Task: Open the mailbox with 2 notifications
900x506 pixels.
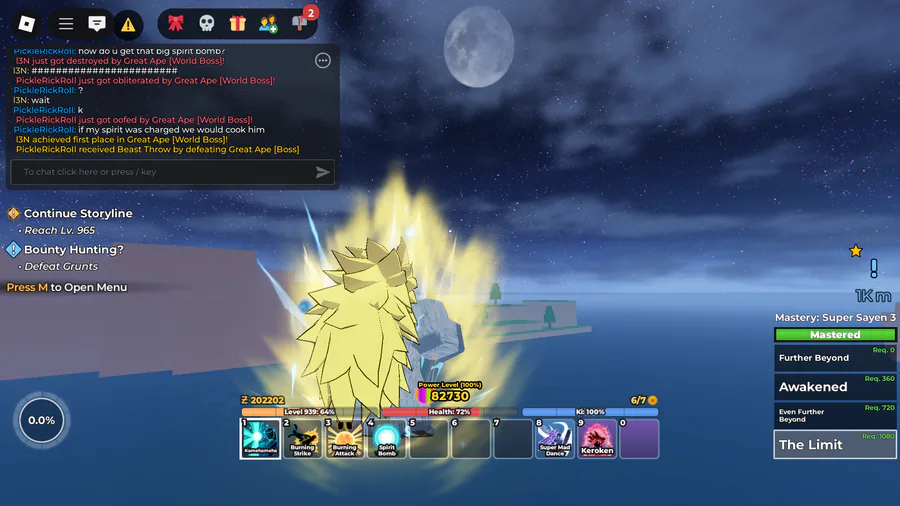Action: 300,23
